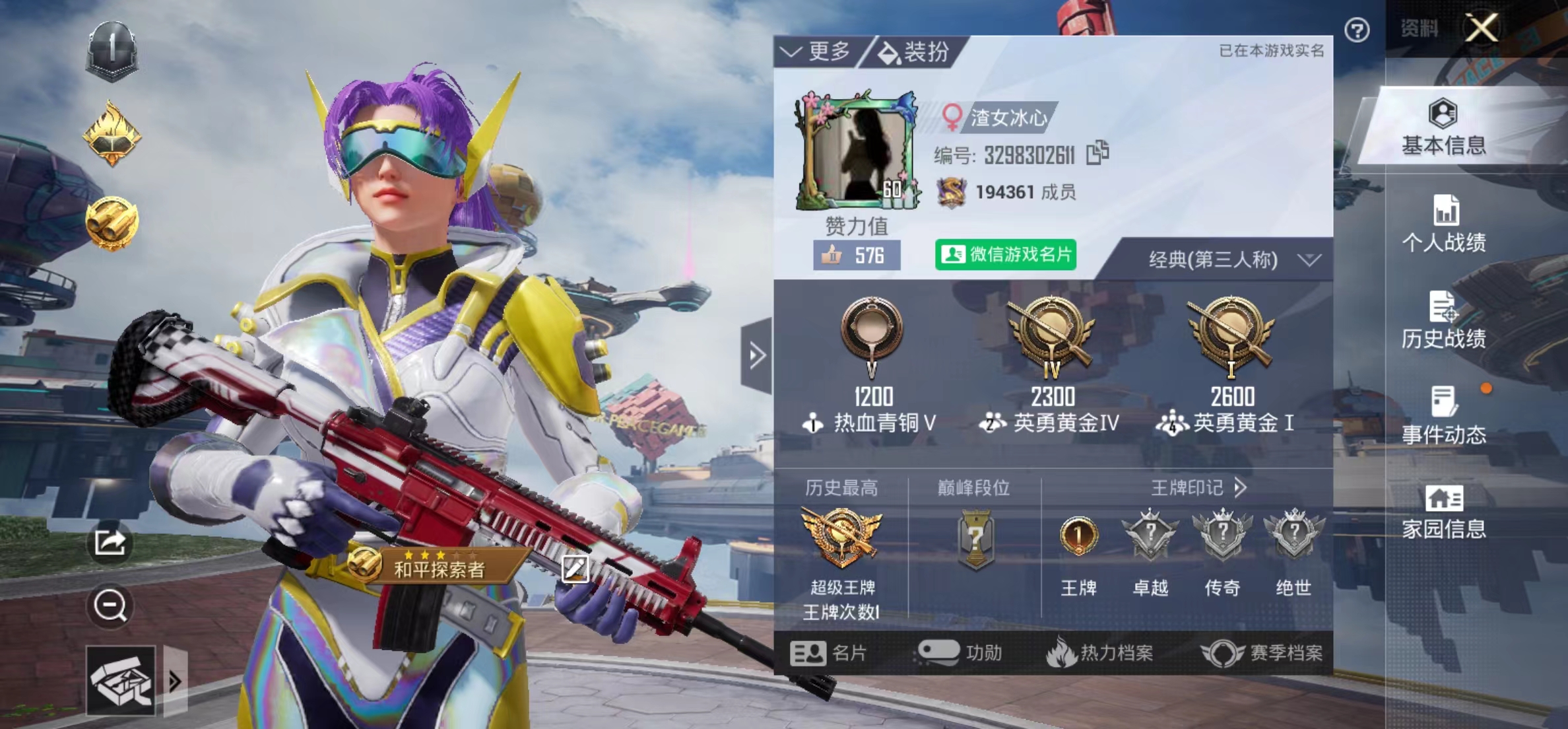Switch to the 名片 bottom tab
This screenshot has width=1568, height=729.
(x=829, y=653)
